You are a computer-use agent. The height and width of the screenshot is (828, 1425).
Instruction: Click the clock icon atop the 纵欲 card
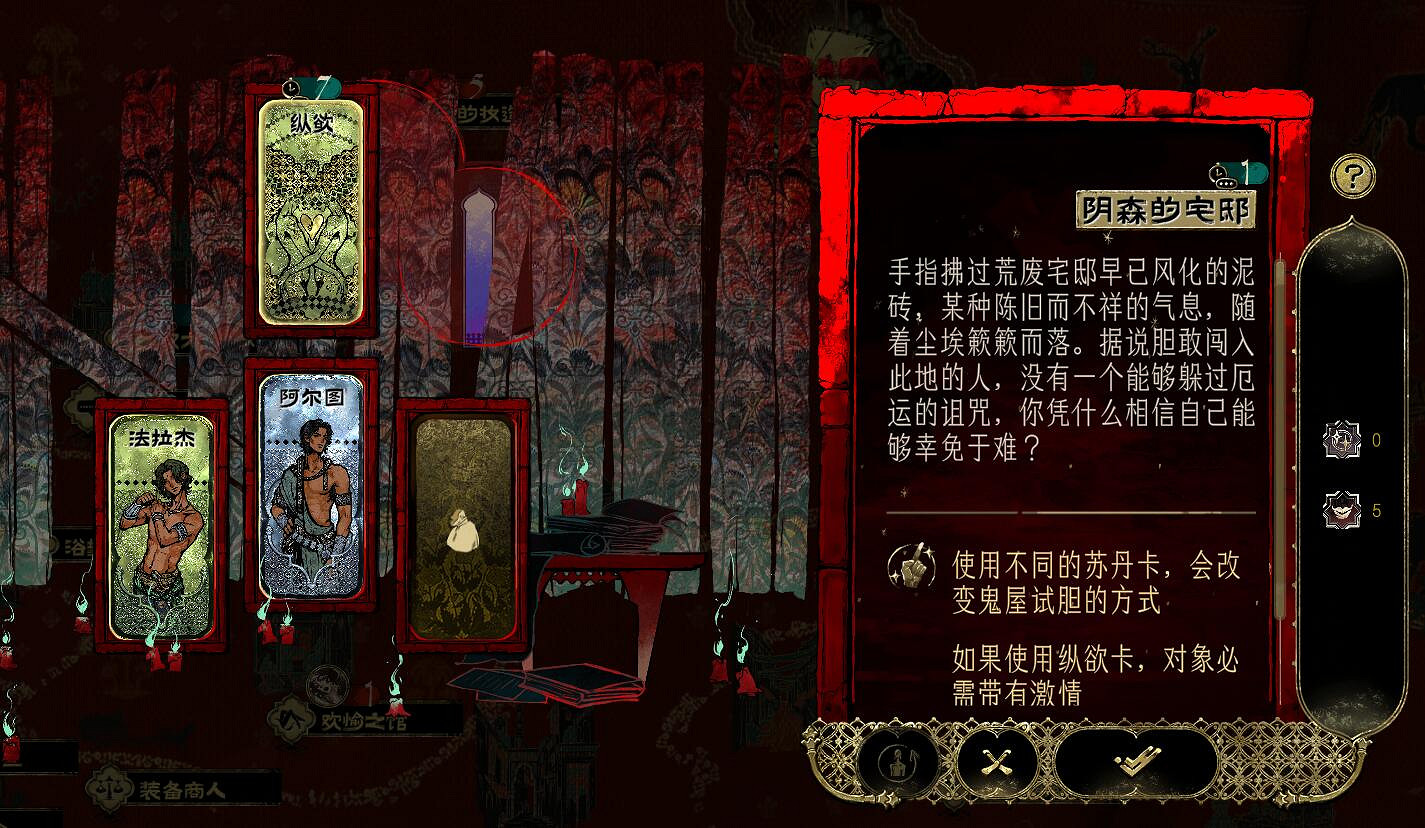coord(293,88)
